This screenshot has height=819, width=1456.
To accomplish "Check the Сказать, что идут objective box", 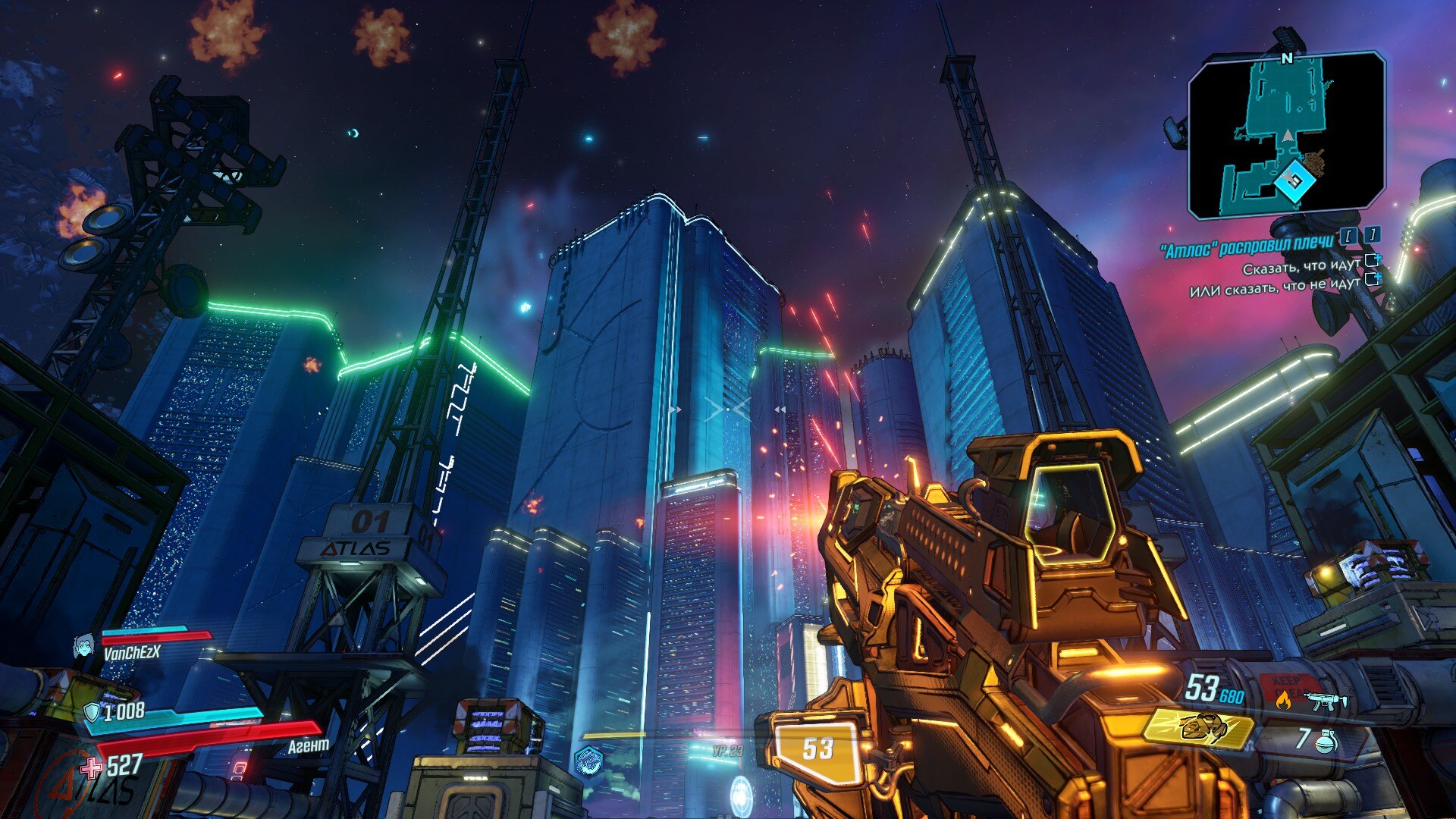I will pyautogui.click(x=1372, y=261).
